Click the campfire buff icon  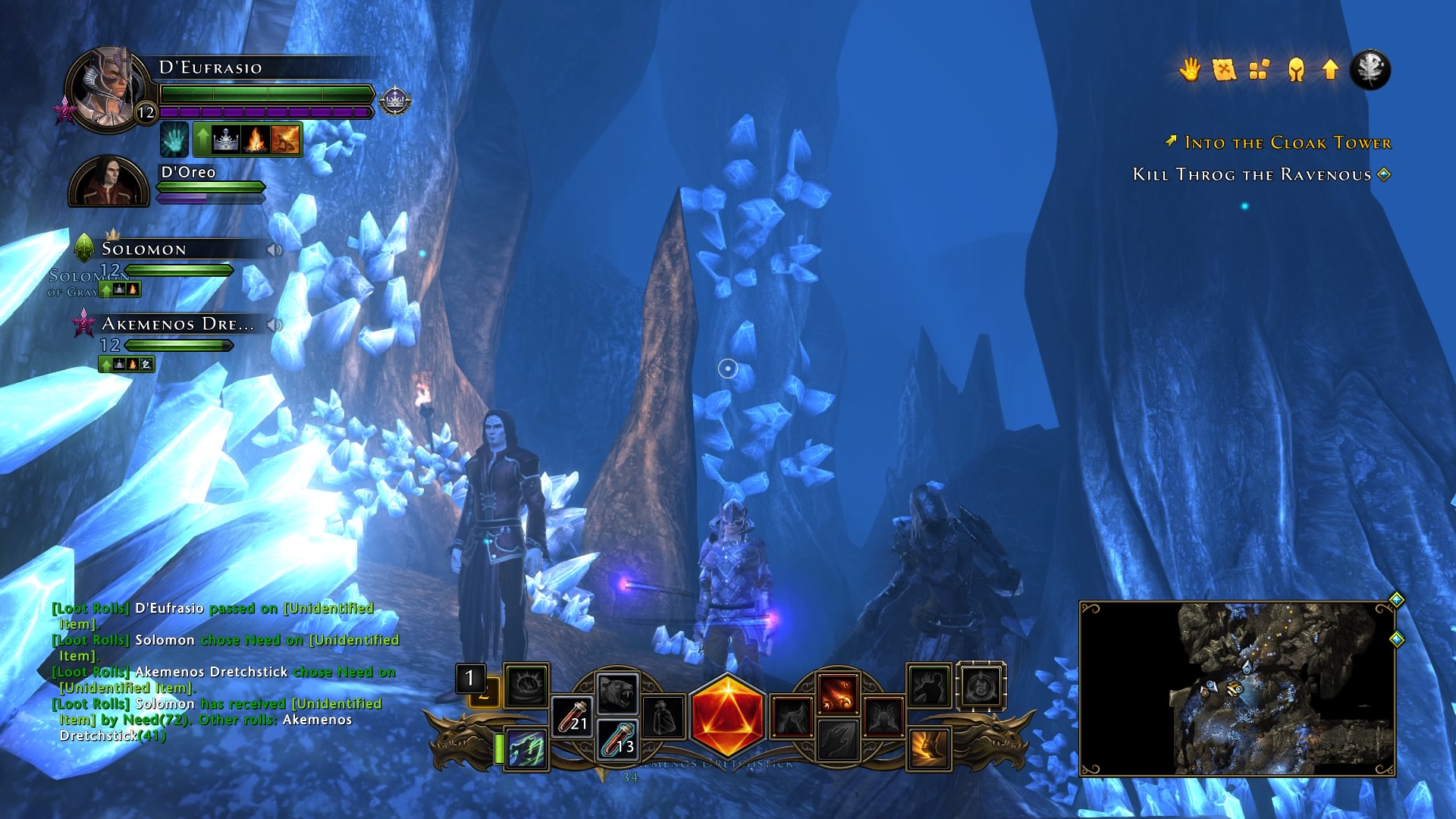(x=256, y=140)
